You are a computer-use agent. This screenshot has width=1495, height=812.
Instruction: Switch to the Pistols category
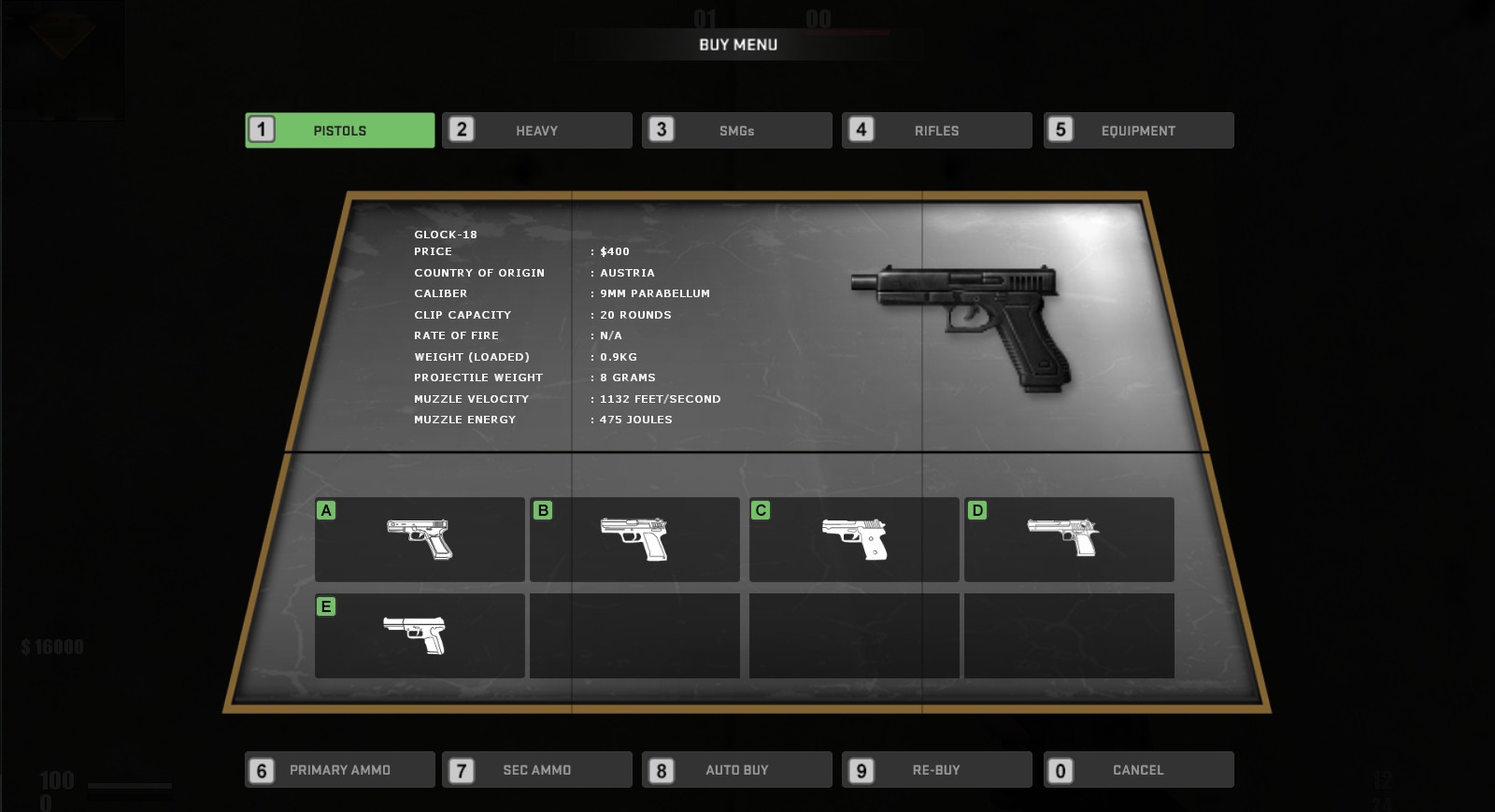tap(339, 131)
